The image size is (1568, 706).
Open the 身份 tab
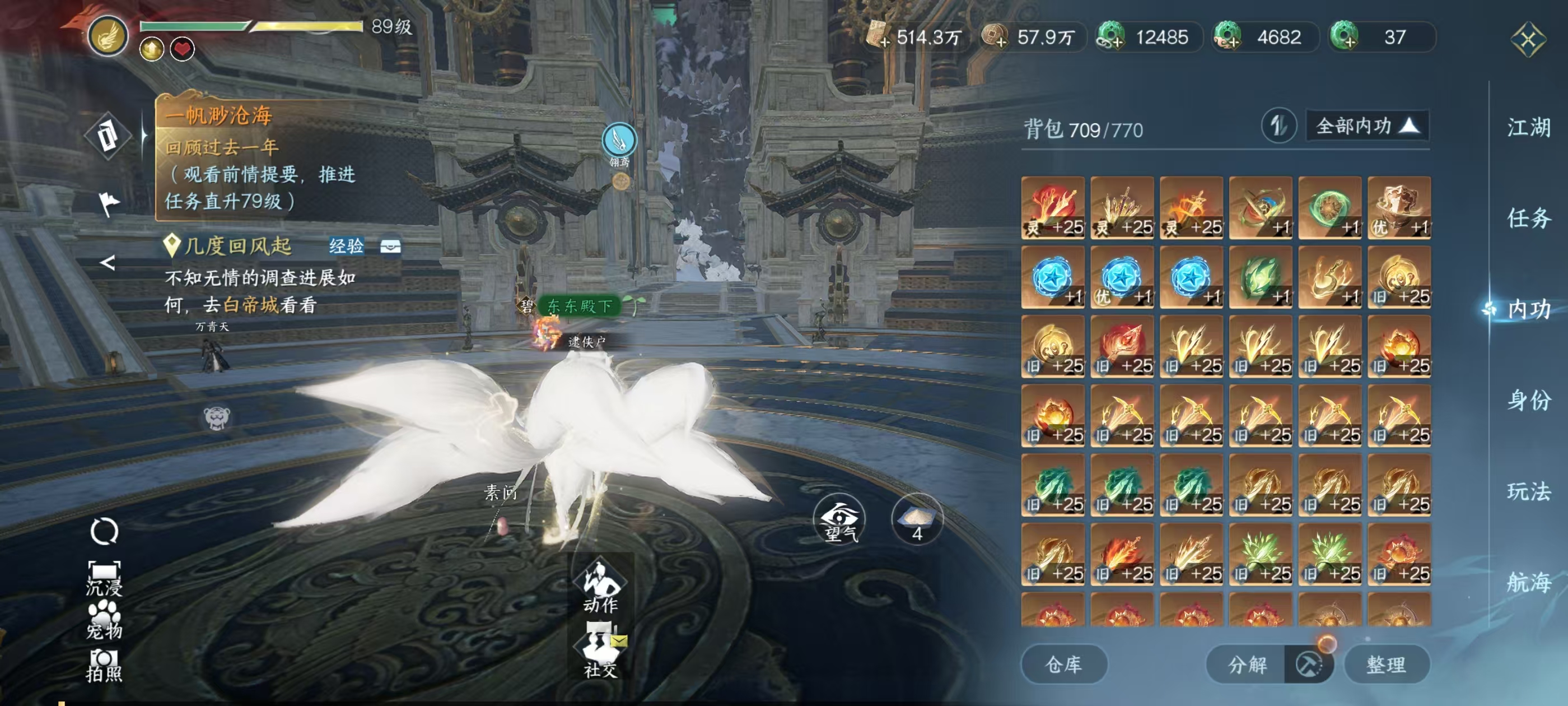coord(1528,400)
